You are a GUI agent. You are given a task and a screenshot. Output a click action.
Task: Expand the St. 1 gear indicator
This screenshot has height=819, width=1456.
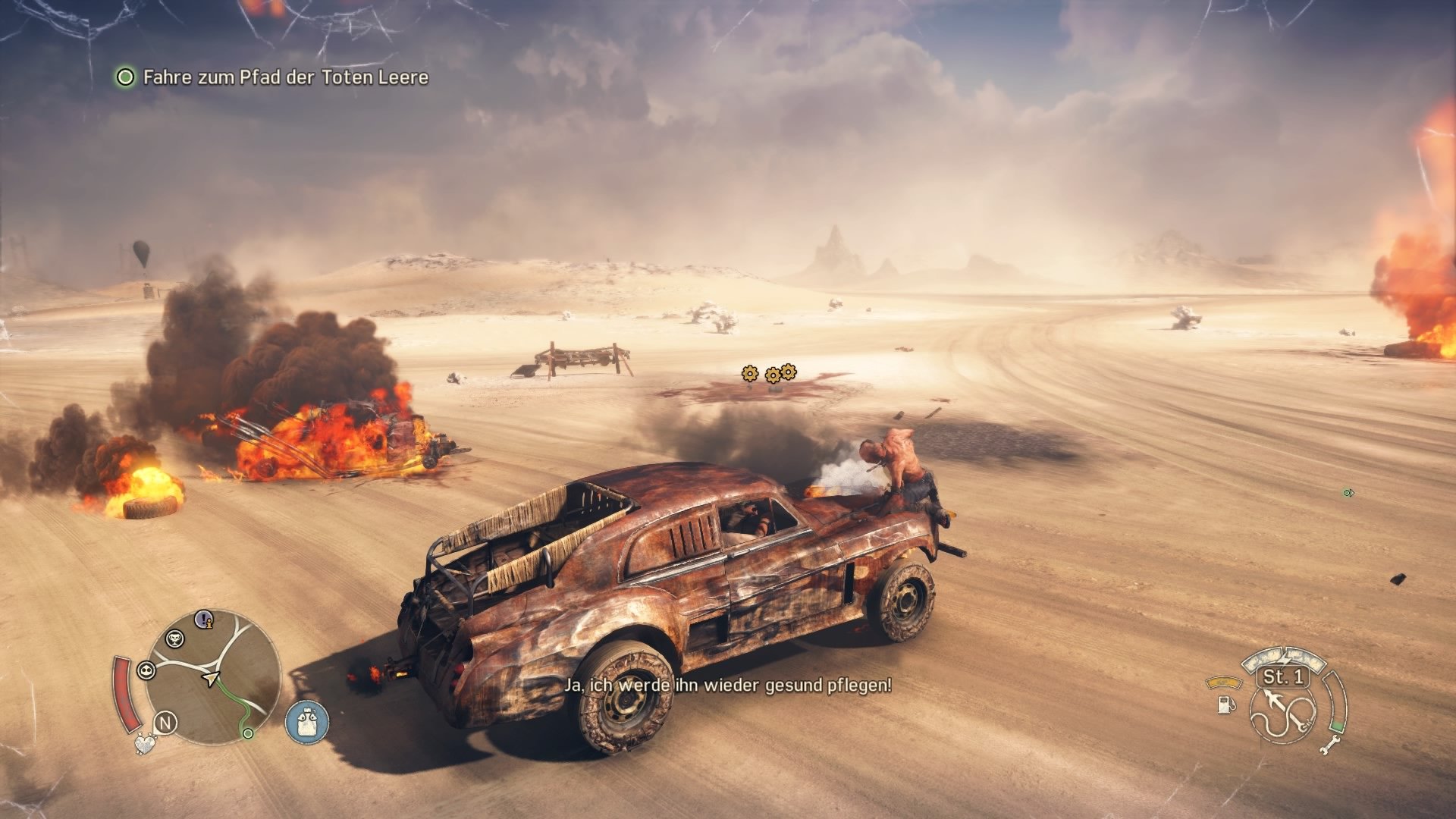point(1283,678)
